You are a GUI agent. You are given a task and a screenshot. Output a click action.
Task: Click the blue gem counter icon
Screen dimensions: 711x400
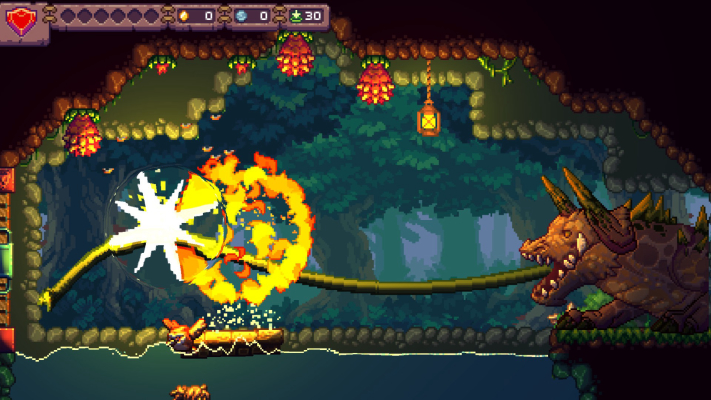pyautogui.click(x=240, y=16)
